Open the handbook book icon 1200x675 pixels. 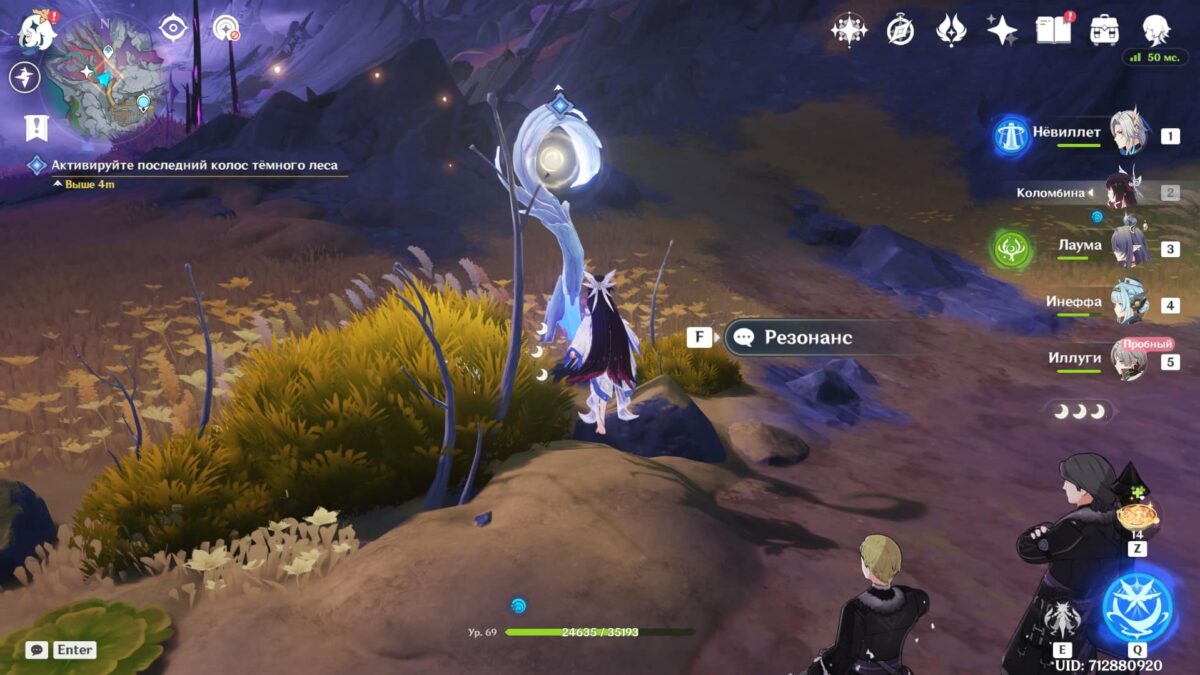(x=1053, y=30)
